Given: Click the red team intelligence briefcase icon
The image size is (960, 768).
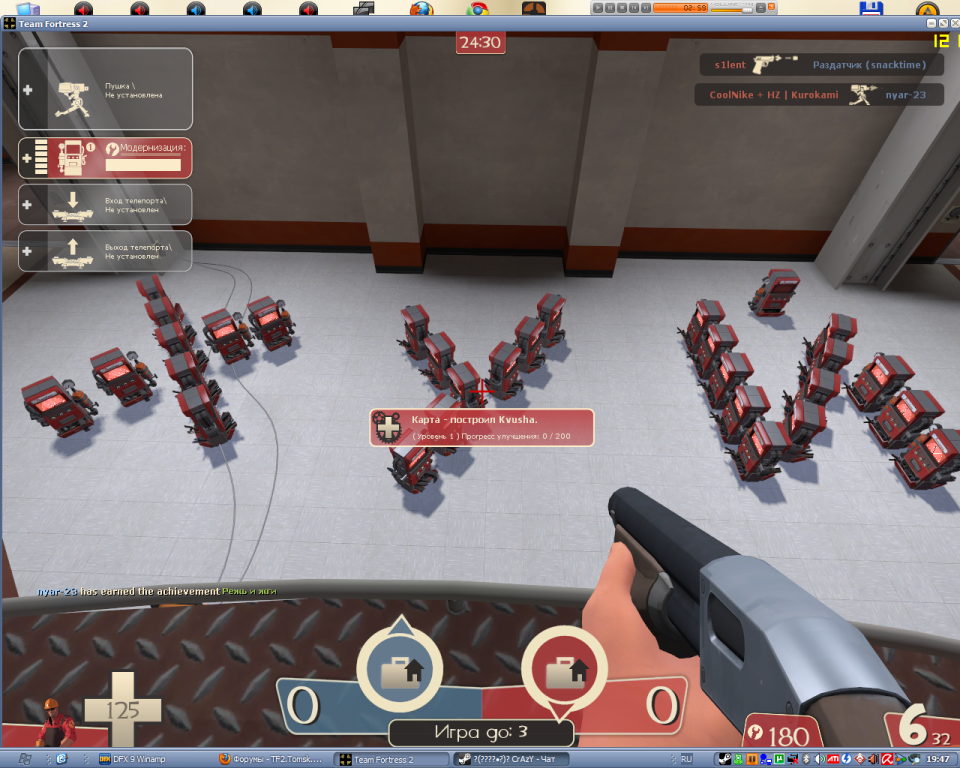Looking at the screenshot, I should coord(563,665).
